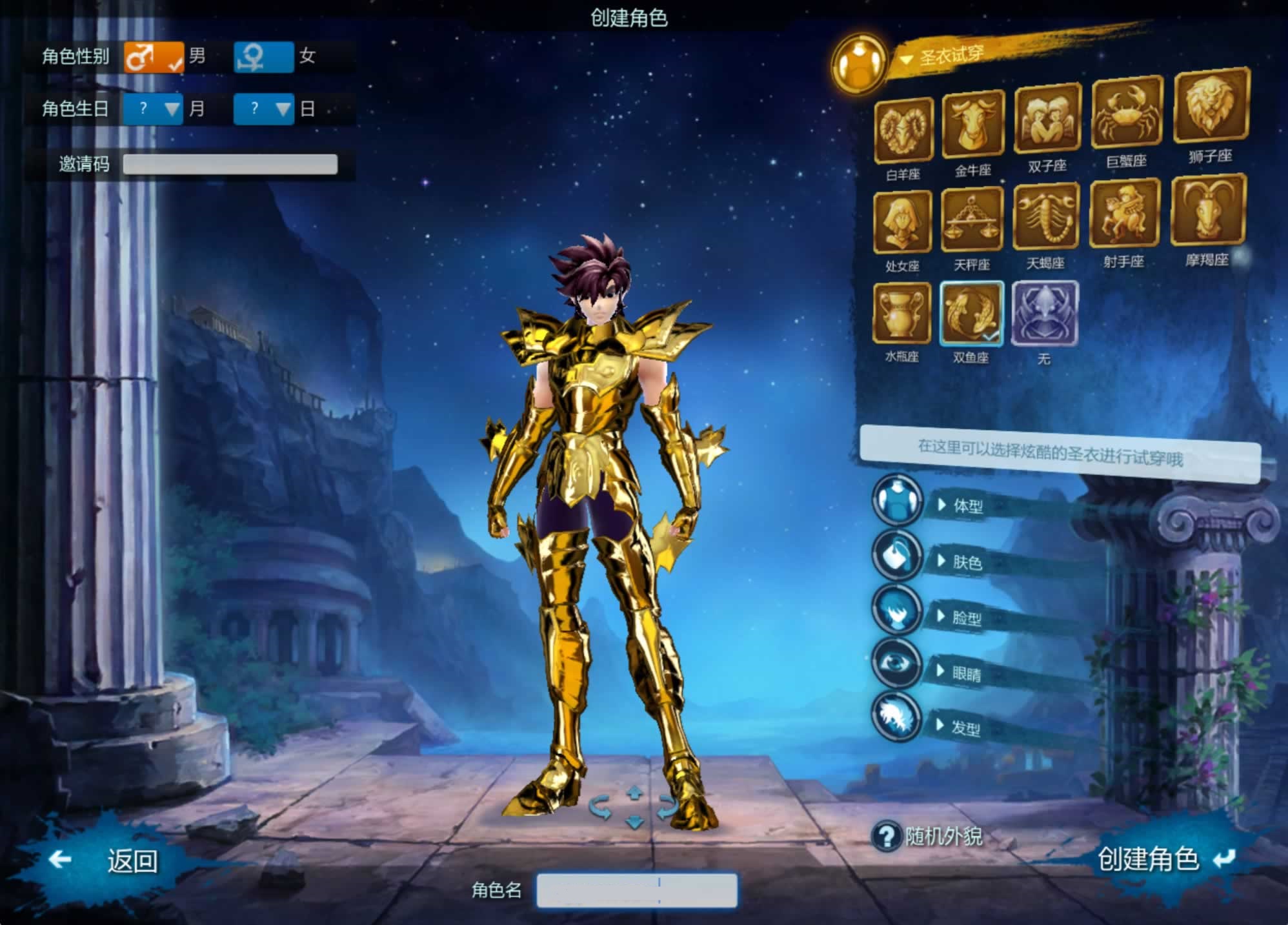Randomize appearance with 随机外貌
Image resolution: width=1288 pixels, height=925 pixels.
click(x=928, y=837)
